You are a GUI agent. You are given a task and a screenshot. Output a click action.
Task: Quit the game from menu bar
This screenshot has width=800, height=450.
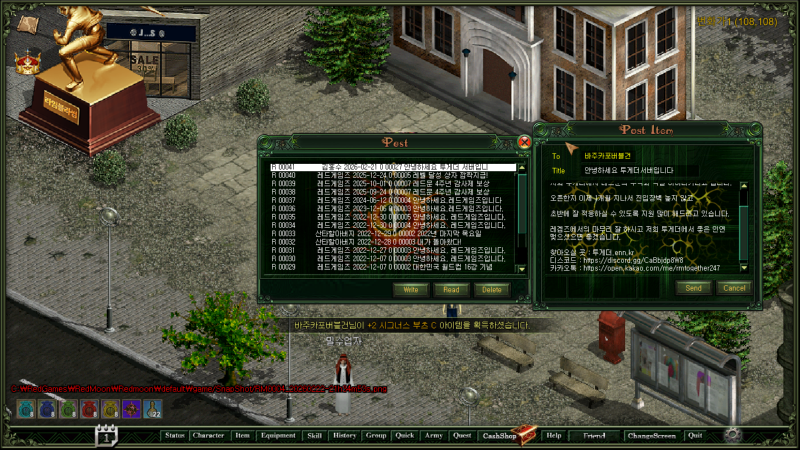(695, 436)
